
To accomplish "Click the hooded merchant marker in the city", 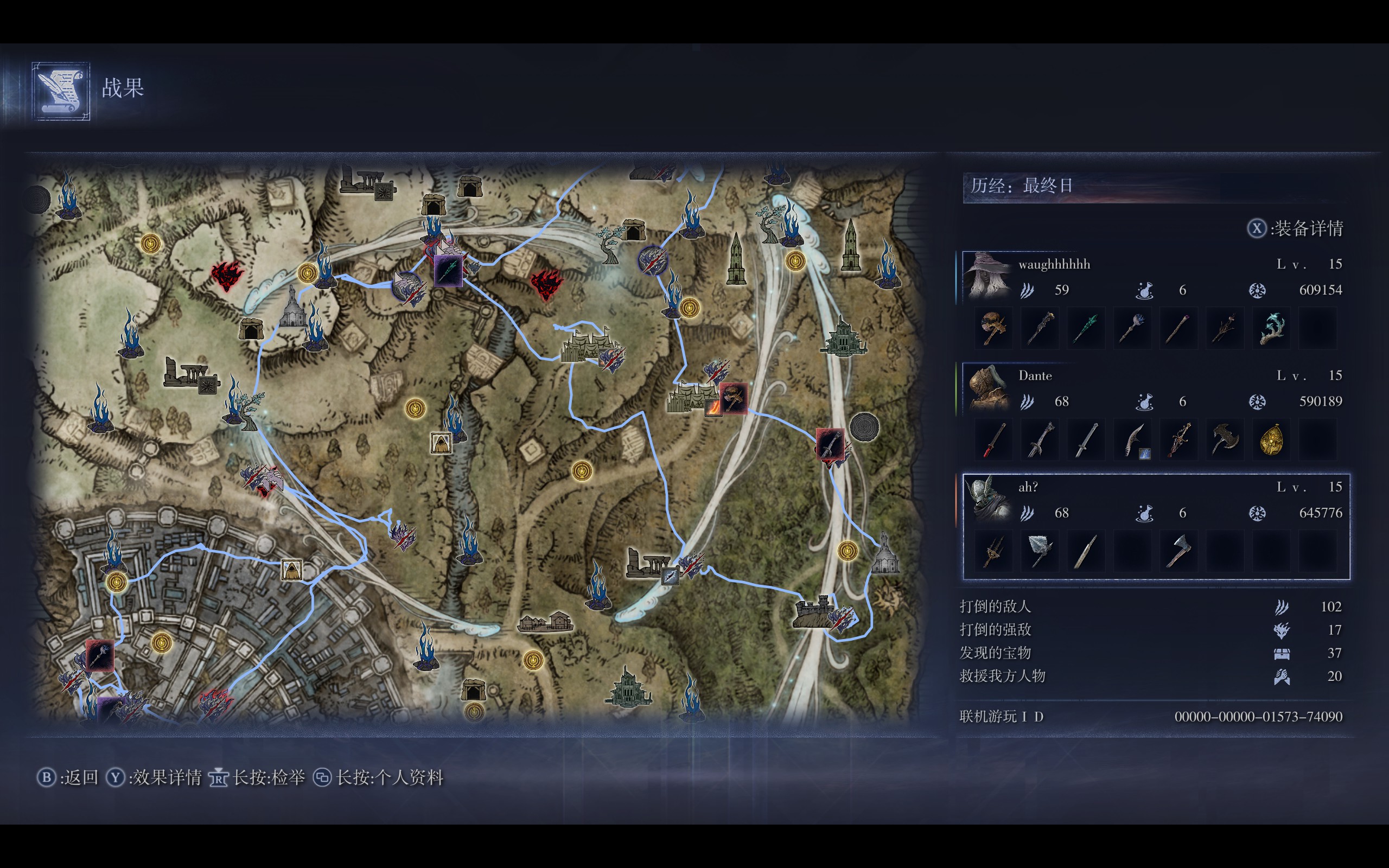I will pos(291,570).
